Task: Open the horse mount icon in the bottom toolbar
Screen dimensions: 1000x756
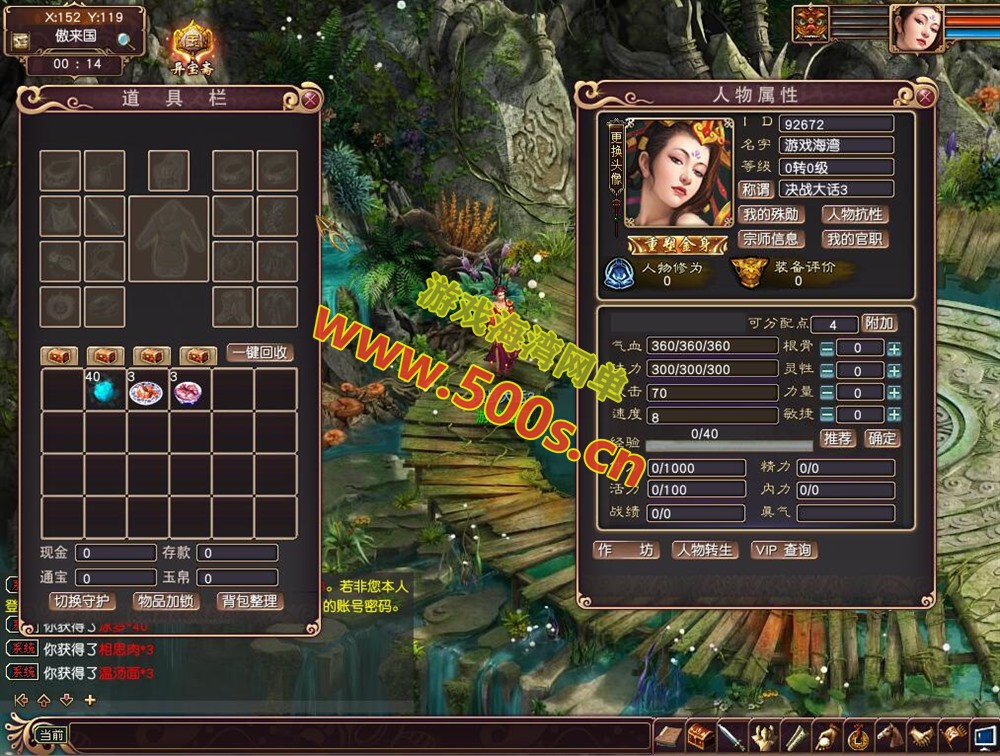Action: coord(889,737)
